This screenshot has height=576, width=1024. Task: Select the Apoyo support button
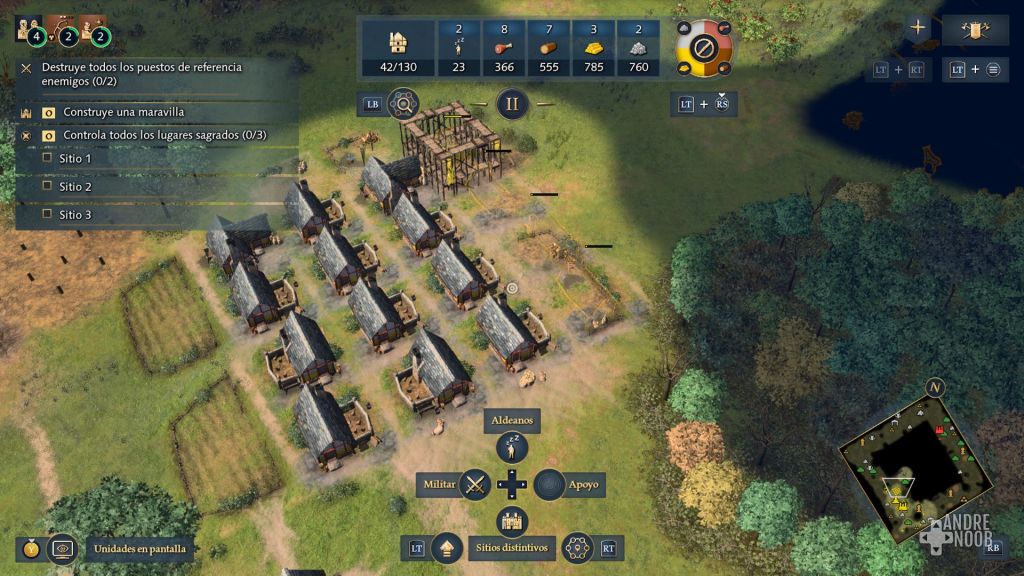coord(548,485)
